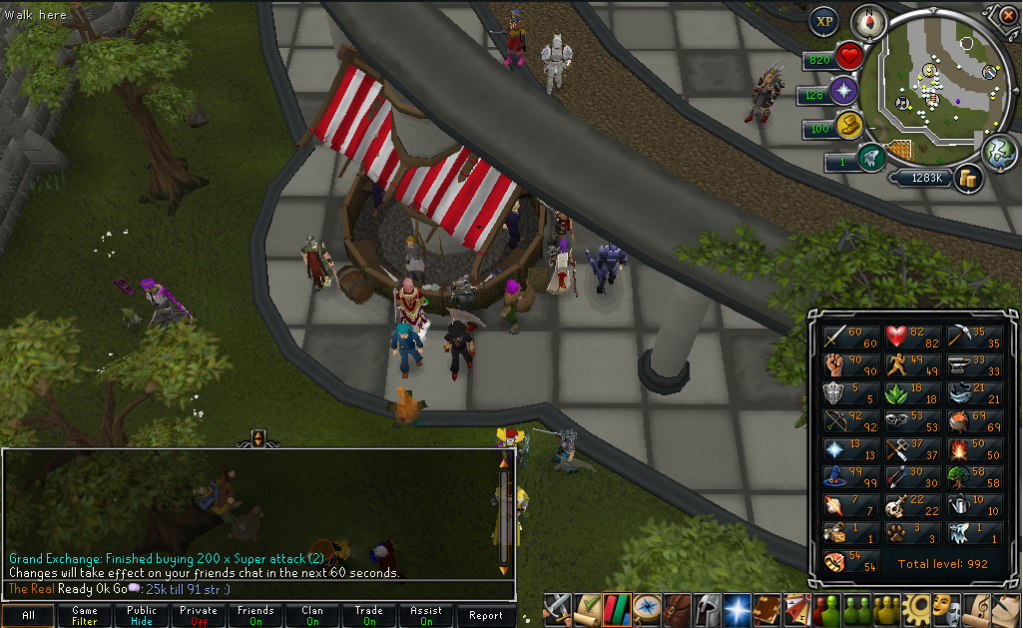Open the XP counter button

point(824,21)
